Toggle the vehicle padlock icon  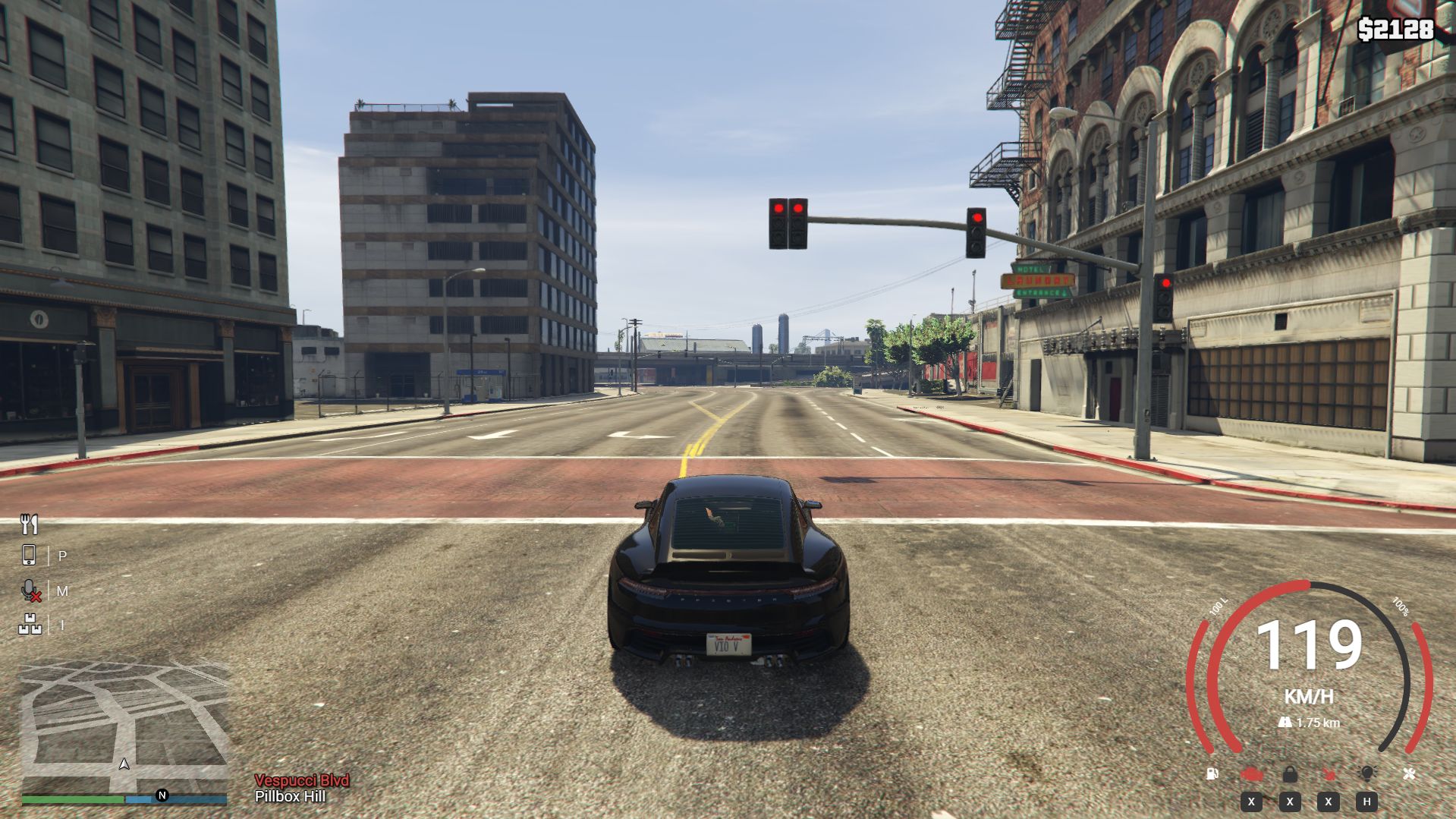click(1290, 774)
